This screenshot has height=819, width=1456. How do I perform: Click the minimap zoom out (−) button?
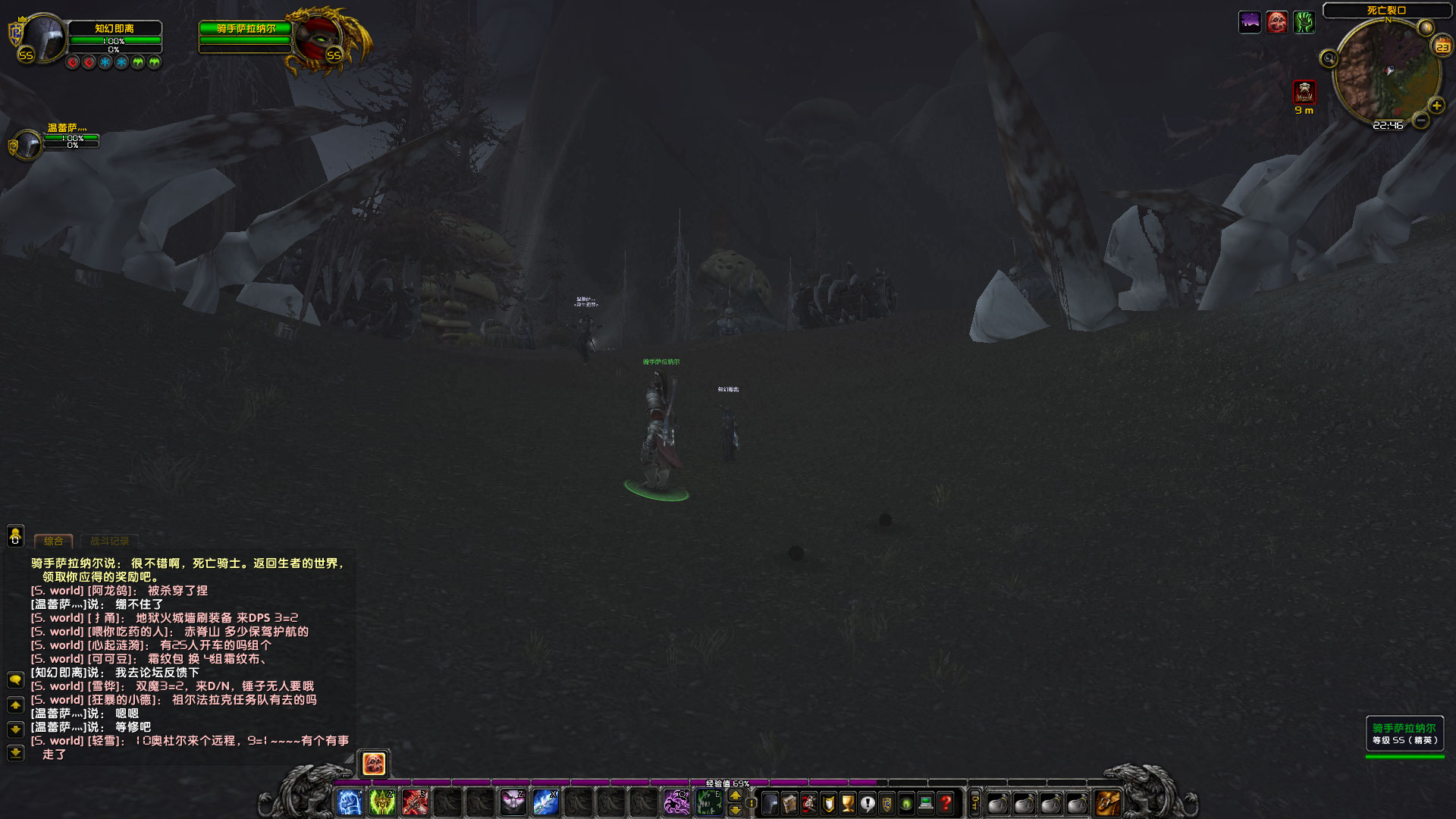tap(1420, 120)
